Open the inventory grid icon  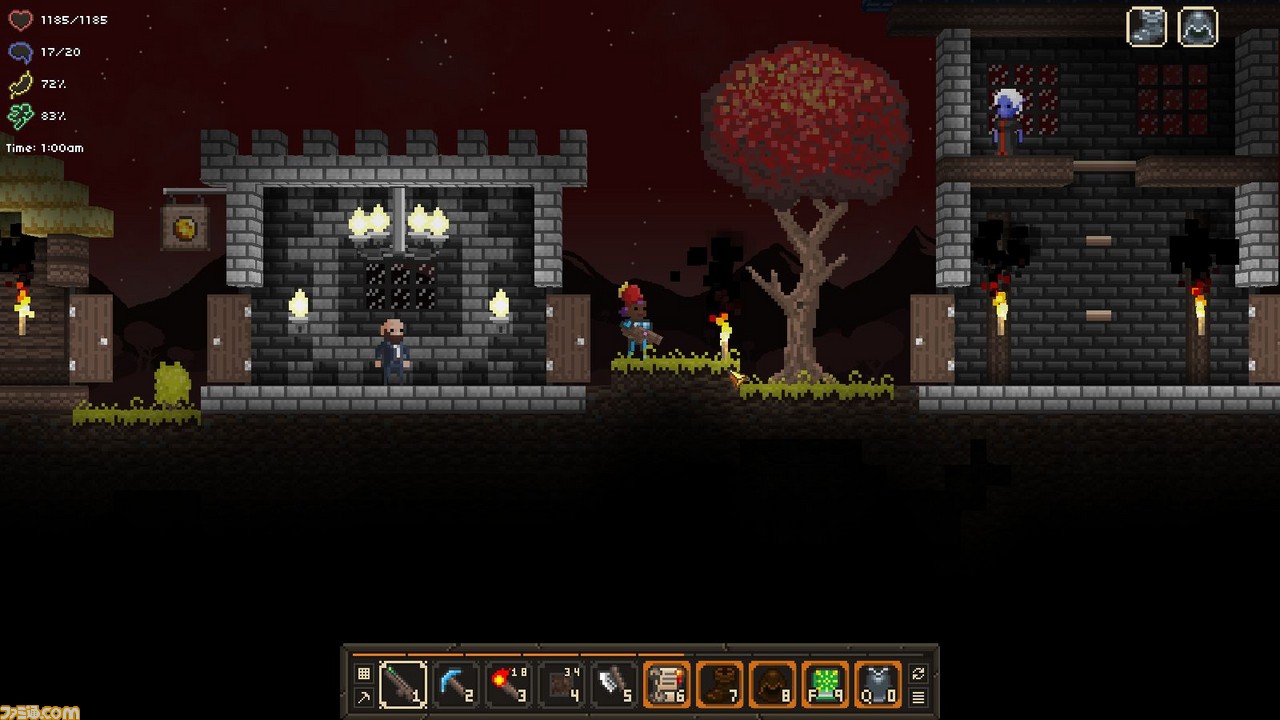click(x=365, y=673)
